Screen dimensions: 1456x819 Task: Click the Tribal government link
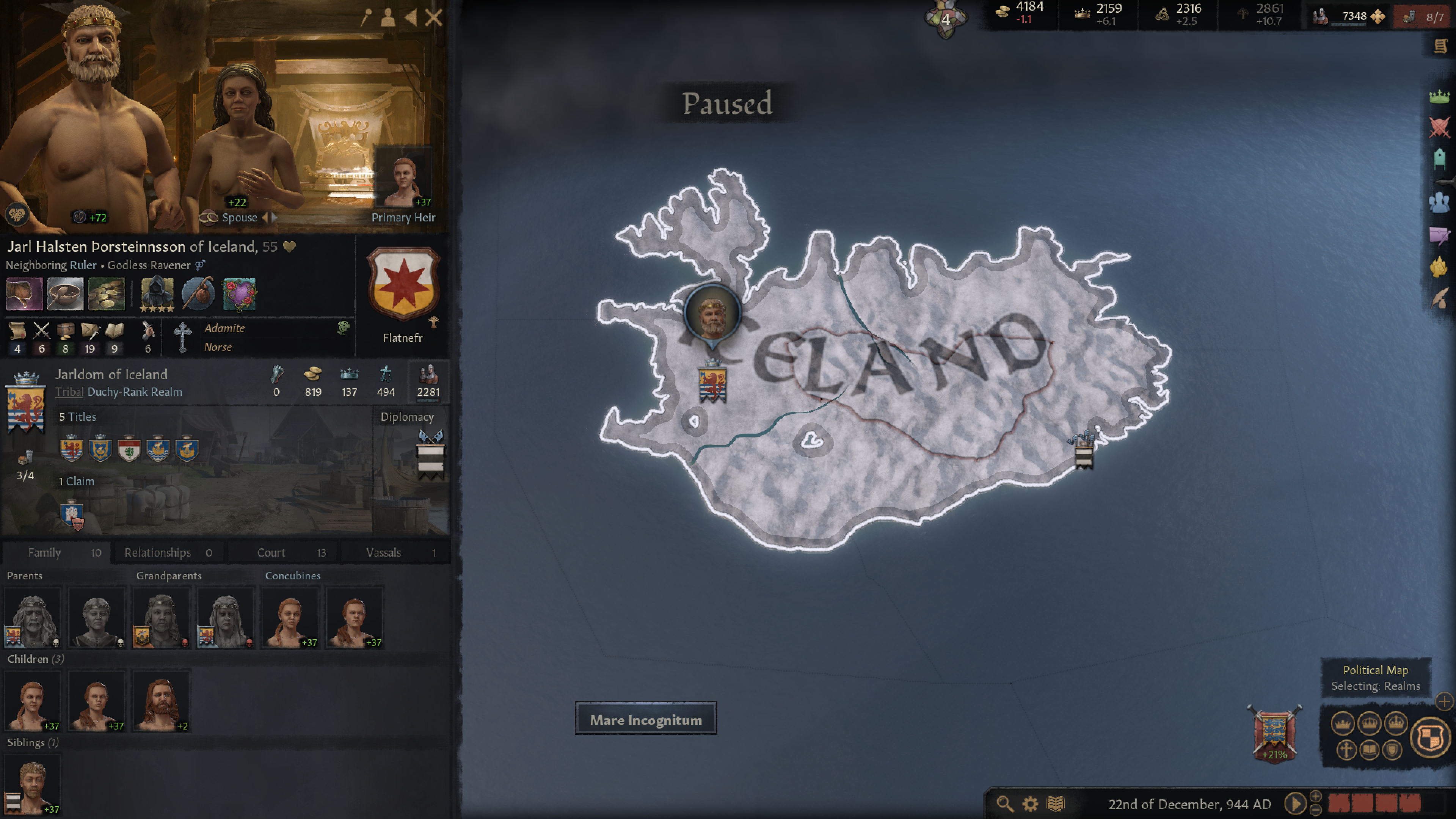click(69, 392)
